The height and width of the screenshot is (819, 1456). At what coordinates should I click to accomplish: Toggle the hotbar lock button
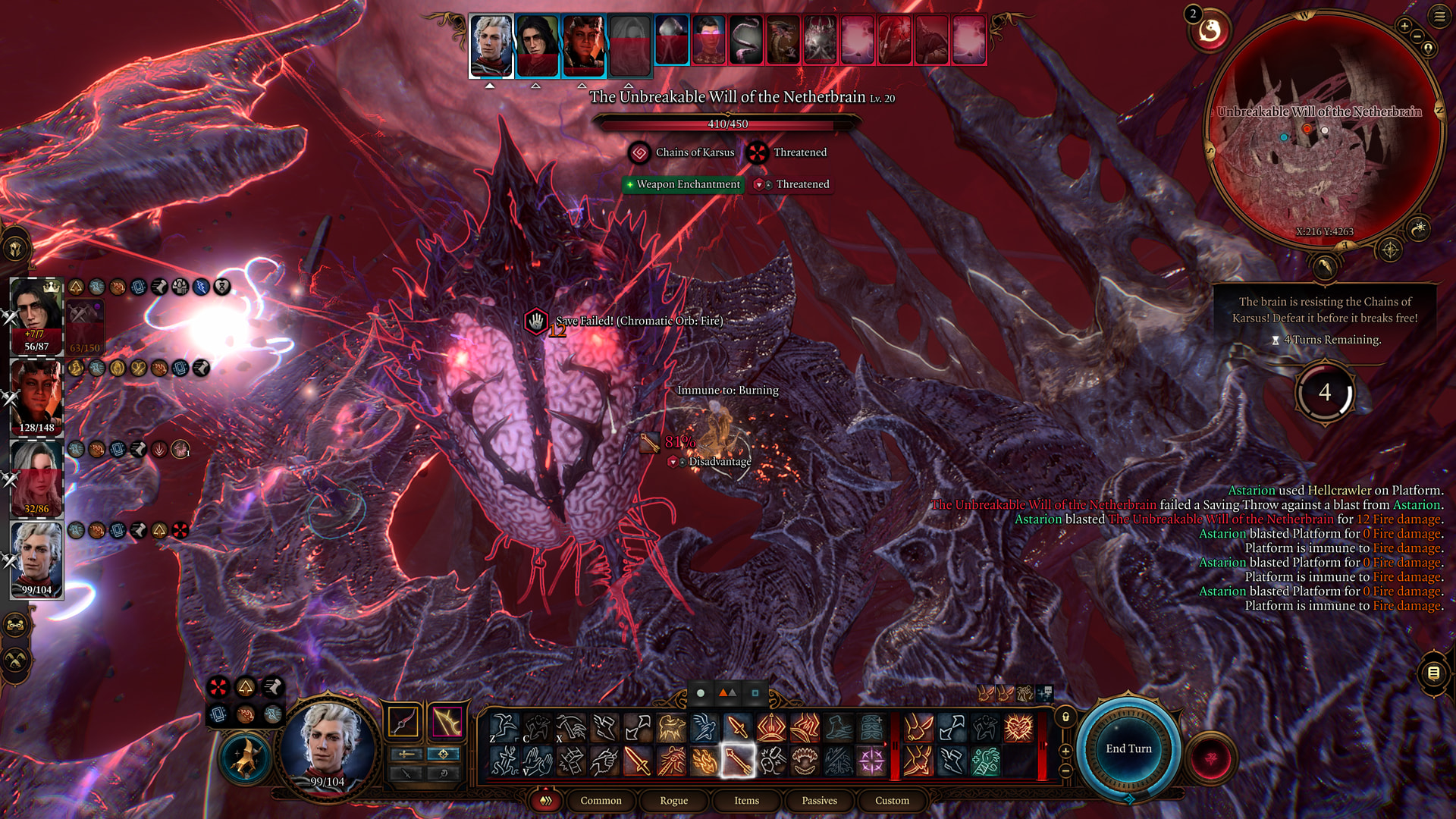1065,717
